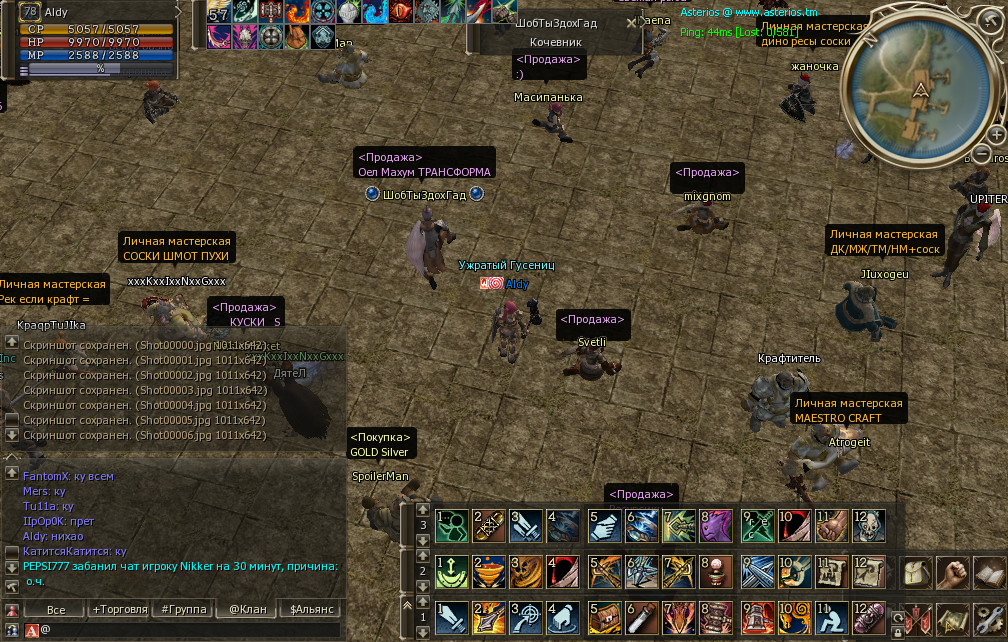Switch to the +Торговля chat tab
1008x642 pixels.
coord(119,609)
